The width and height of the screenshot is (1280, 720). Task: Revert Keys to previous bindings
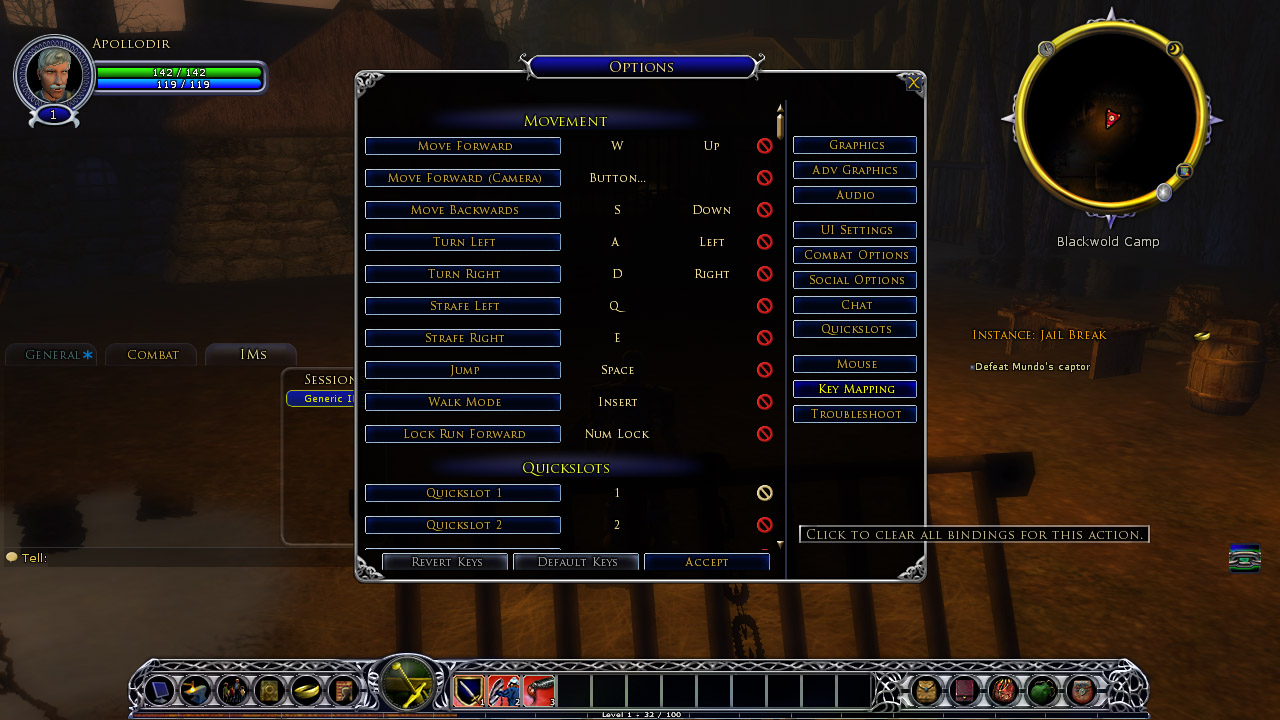445,562
